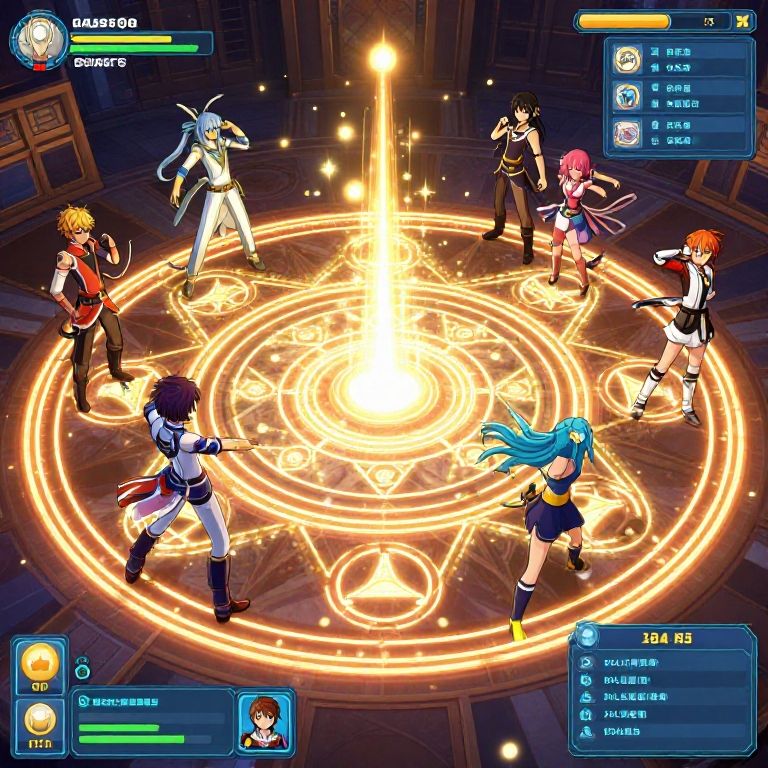This screenshot has height=768, width=768.
Task: Select the blue crystal icon entry
Action: pyautogui.click(x=628, y=96)
